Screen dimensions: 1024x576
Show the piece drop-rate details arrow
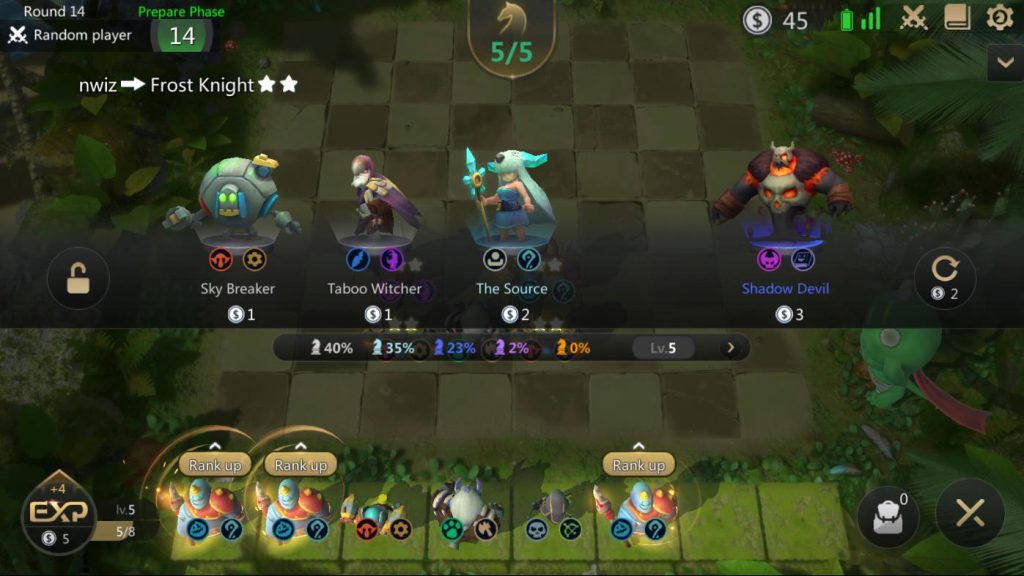coord(731,348)
